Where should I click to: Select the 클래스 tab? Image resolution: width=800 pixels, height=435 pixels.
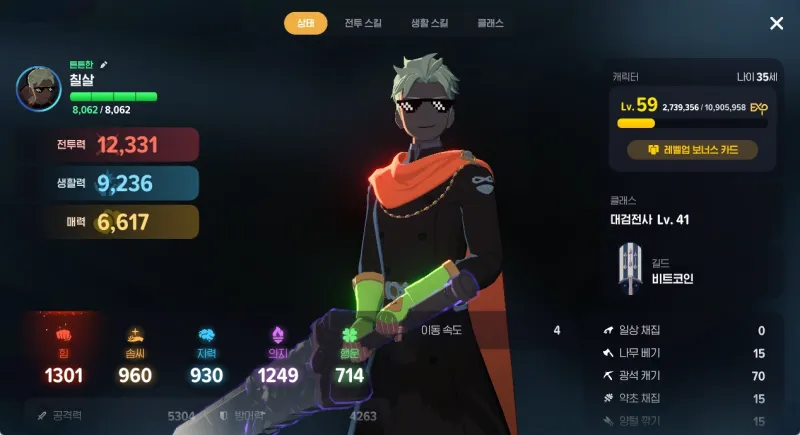[490, 23]
